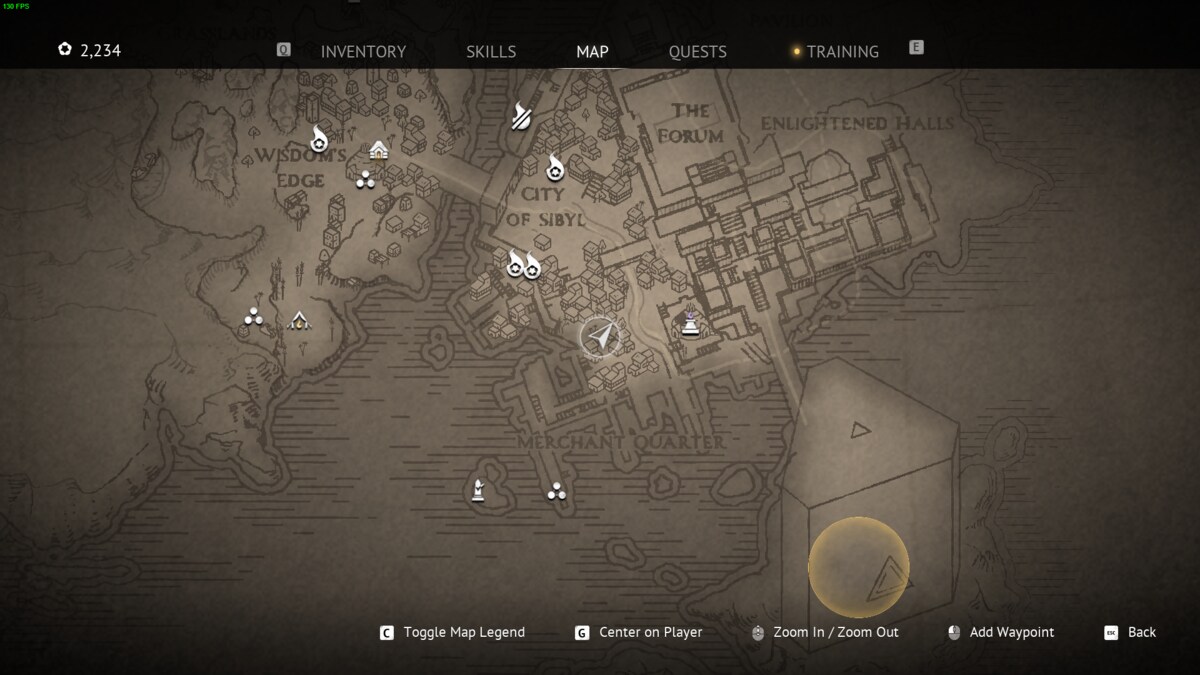This screenshot has height=675, width=1200.
Task: Click the three-dot marker under the house icon
Action: [x=365, y=180]
